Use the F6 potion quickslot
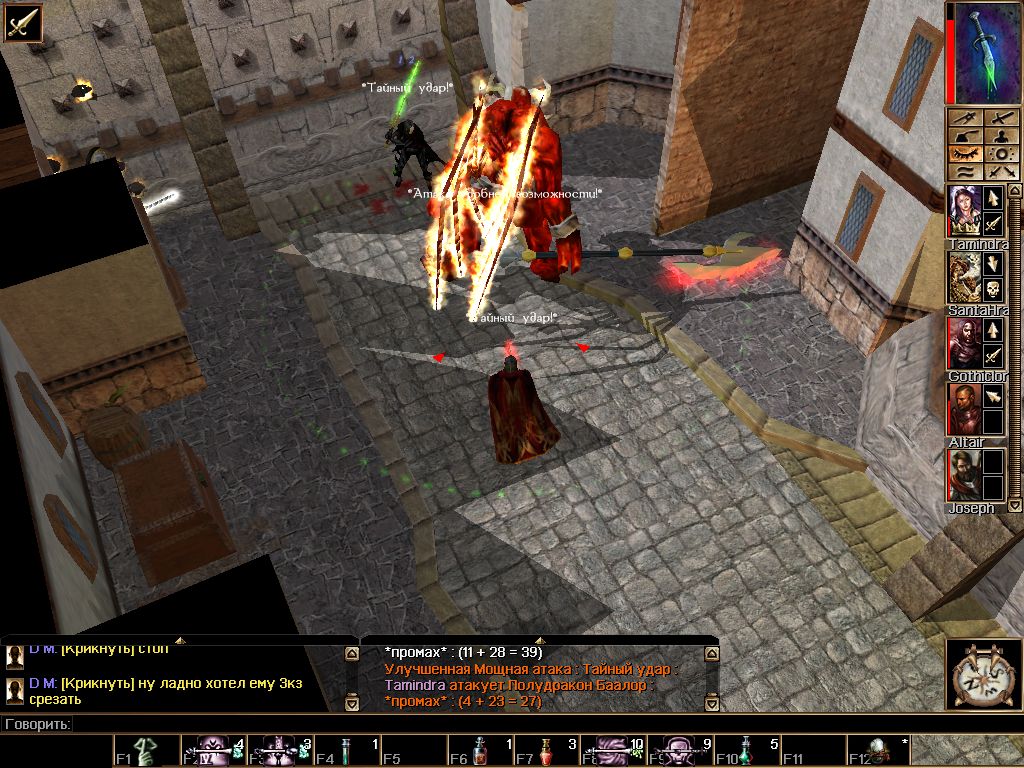Viewport: 1024px width, 768px height. (480, 751)
